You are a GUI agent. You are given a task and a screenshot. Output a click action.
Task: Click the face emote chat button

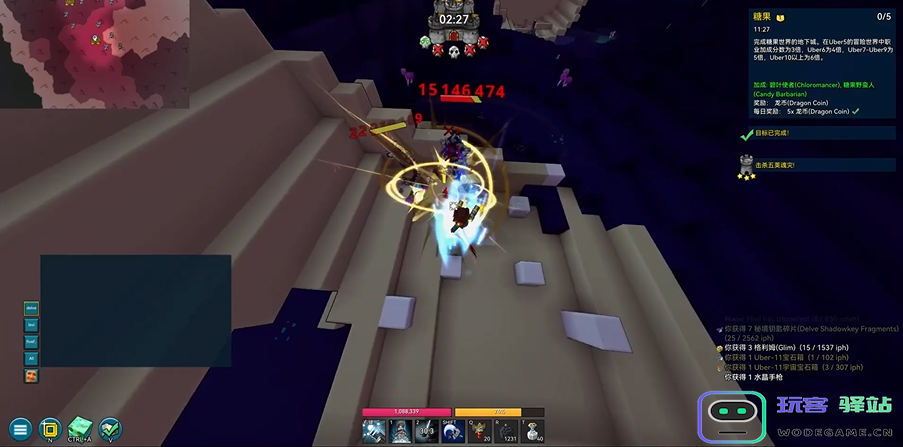[x=32, y=375]
